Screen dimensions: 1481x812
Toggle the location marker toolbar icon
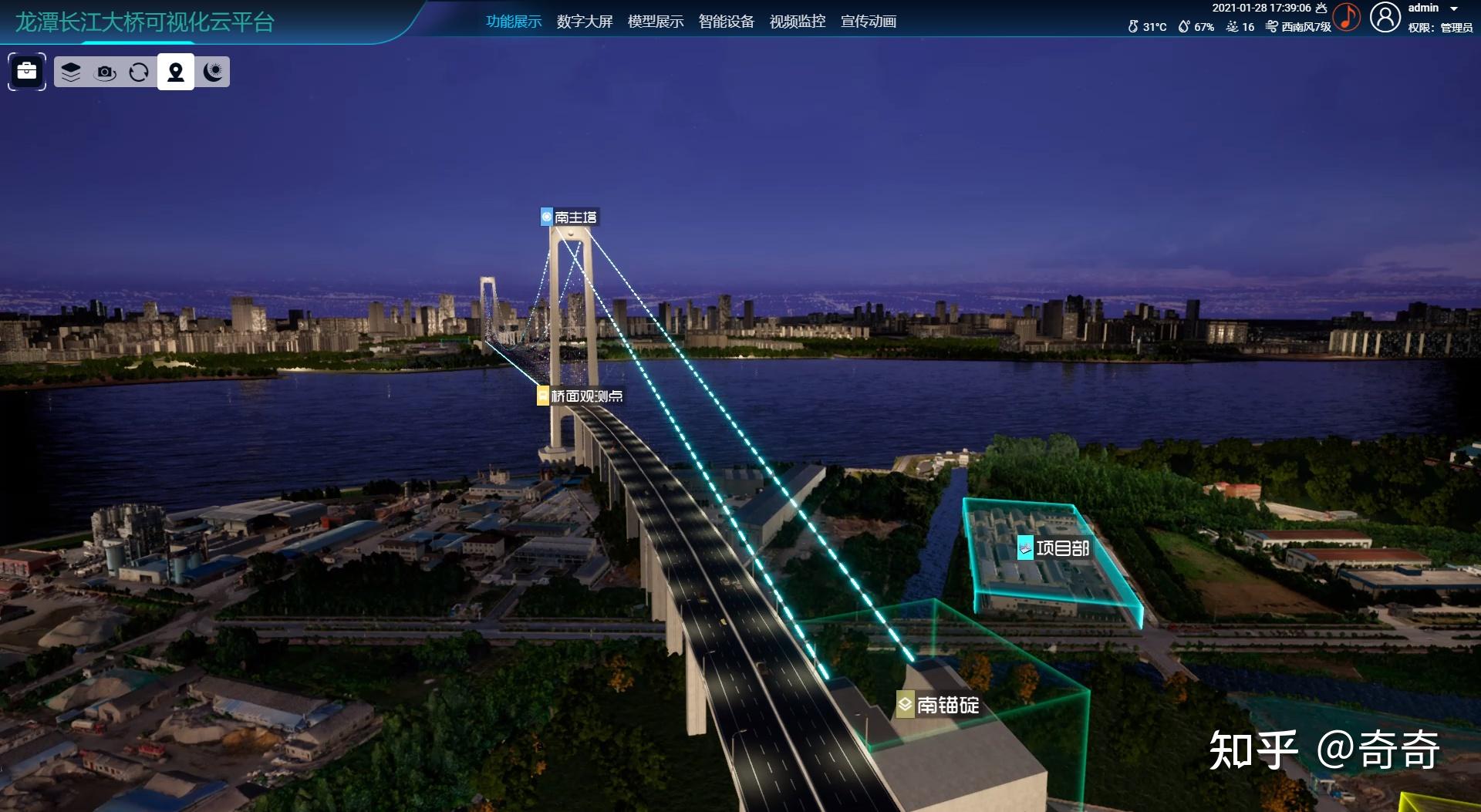pos(176,72)
